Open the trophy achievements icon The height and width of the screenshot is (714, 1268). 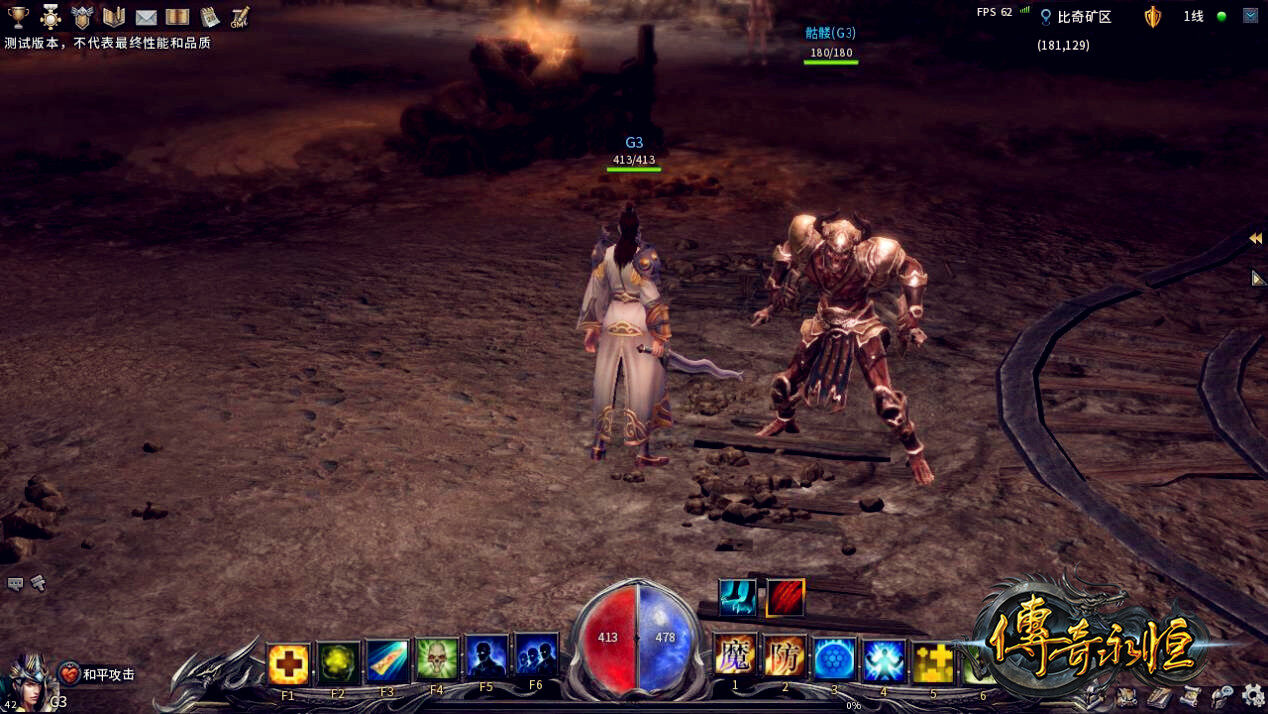pos(18,17)
